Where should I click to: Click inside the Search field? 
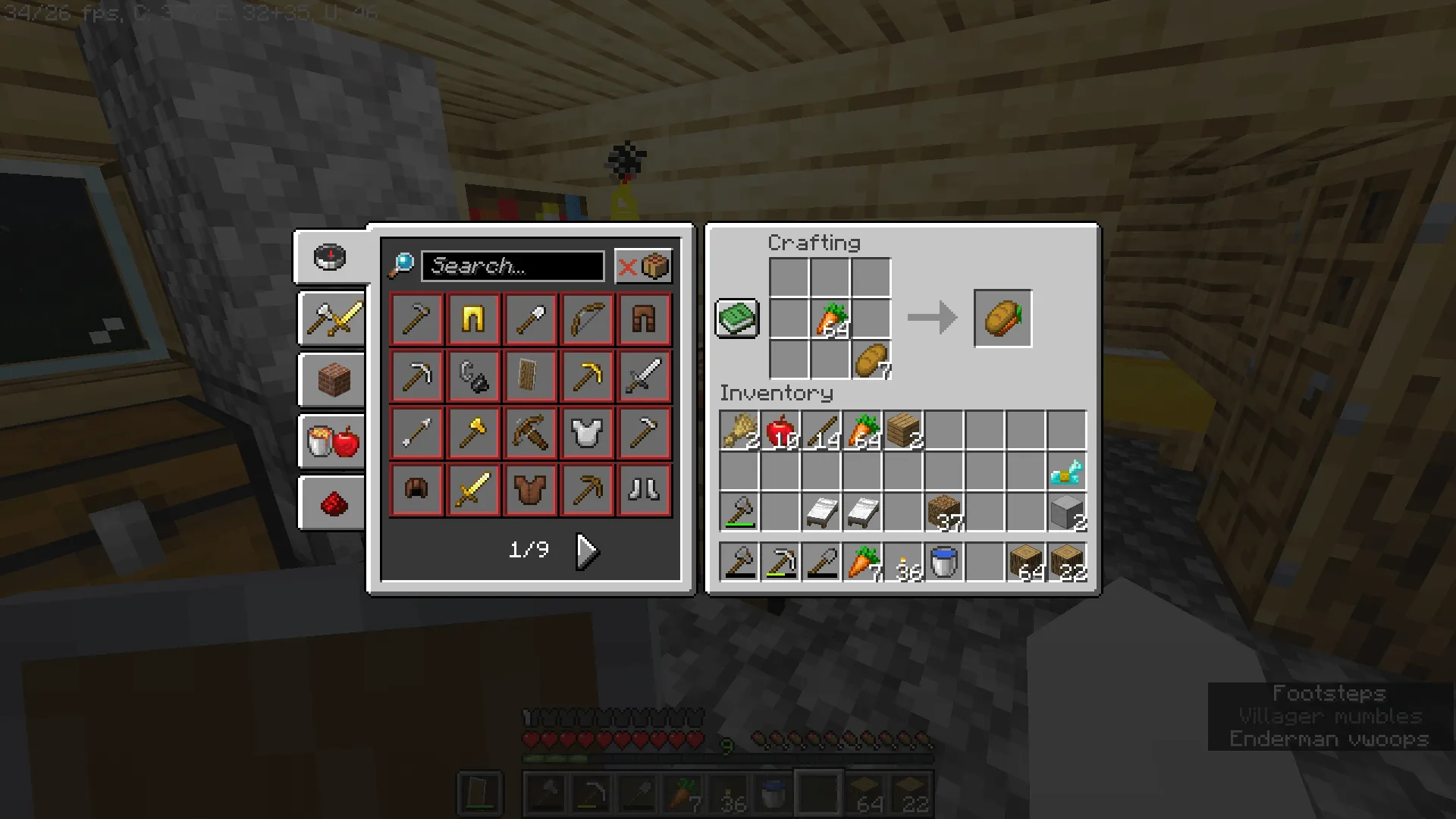pos(513,266)
